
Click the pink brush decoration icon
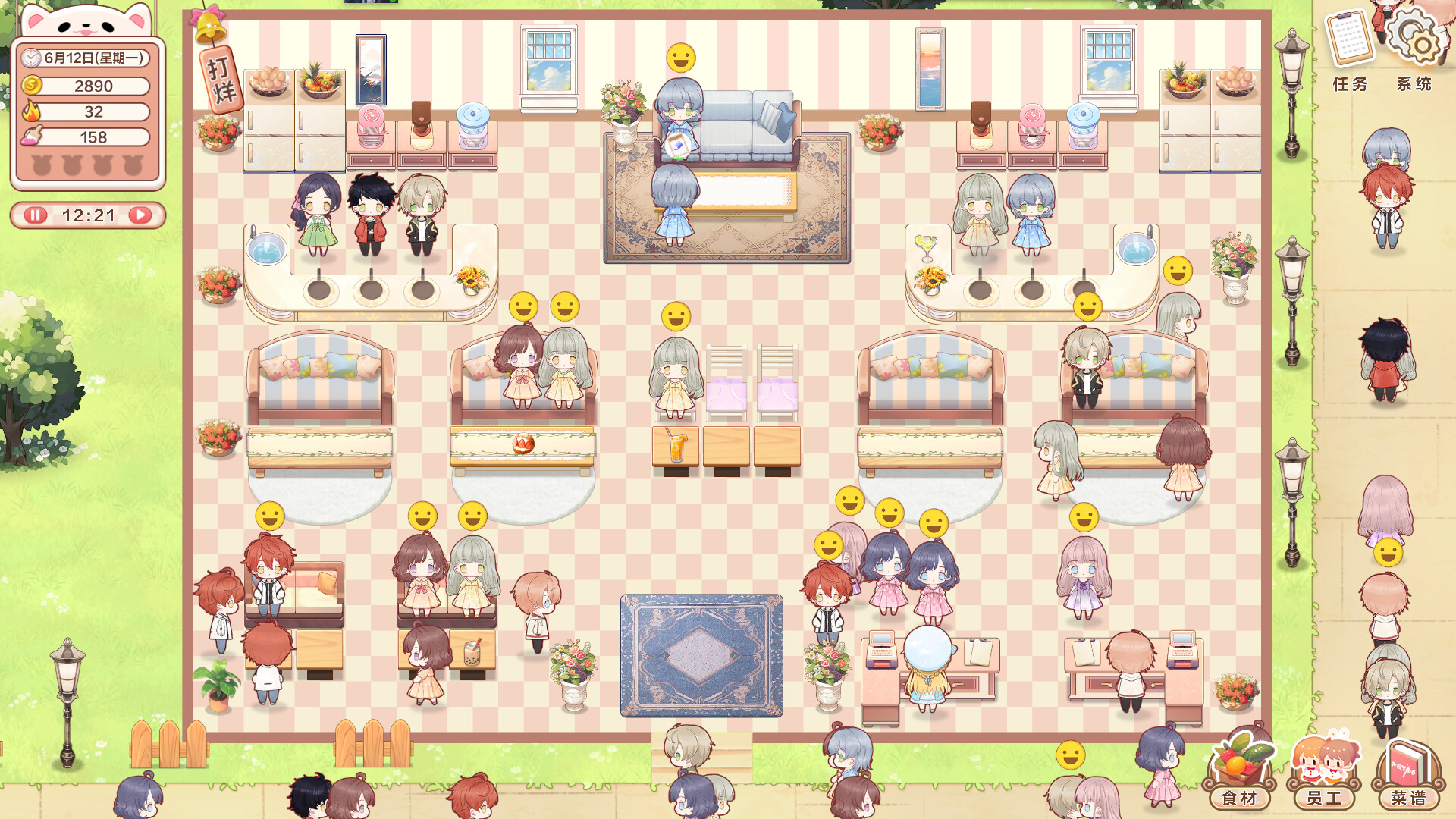[30, 137]
